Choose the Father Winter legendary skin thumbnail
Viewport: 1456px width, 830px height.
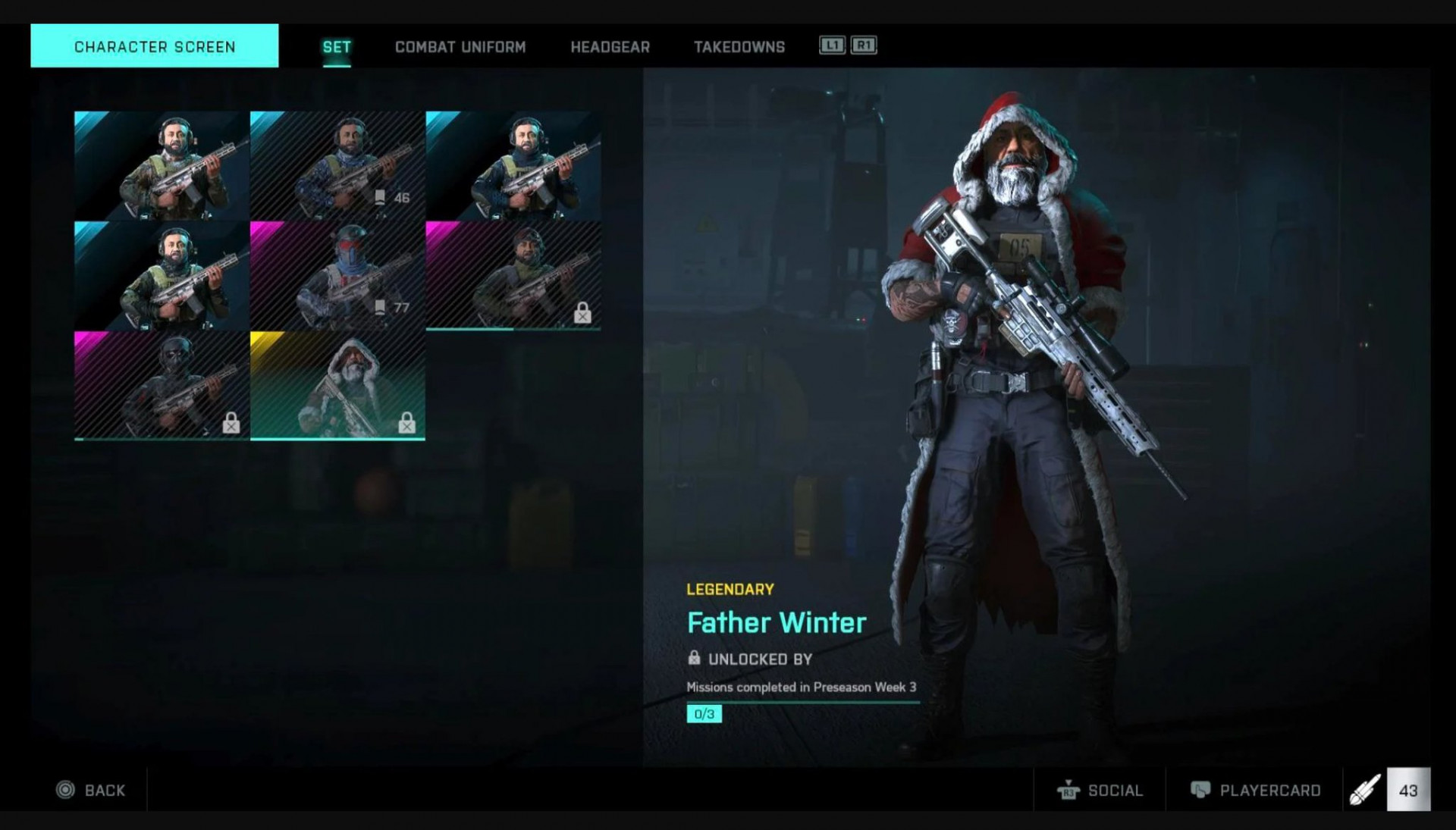pyautogui.click(x=337, y=385)
